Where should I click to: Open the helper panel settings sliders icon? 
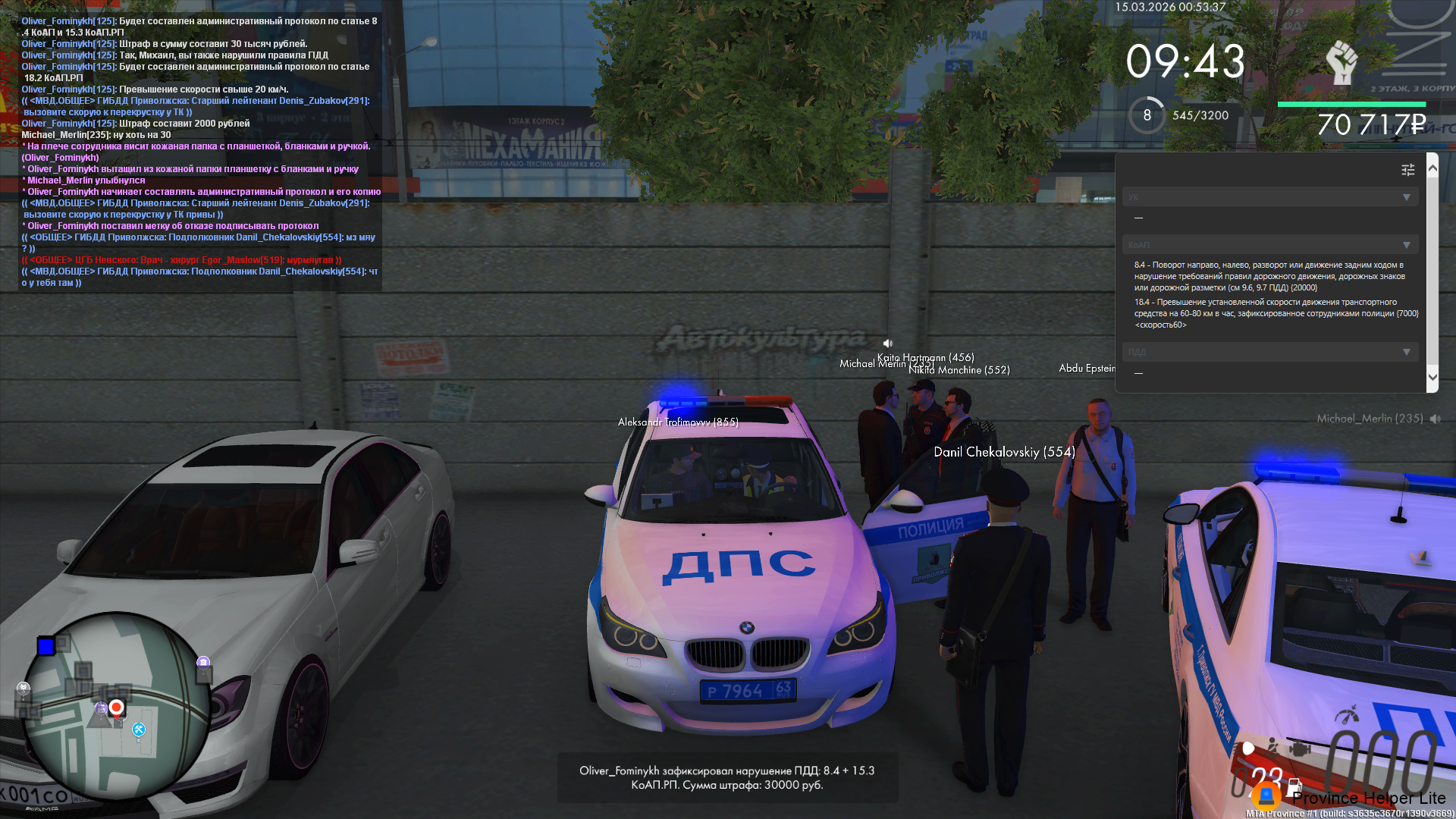tap(1407, 170)
